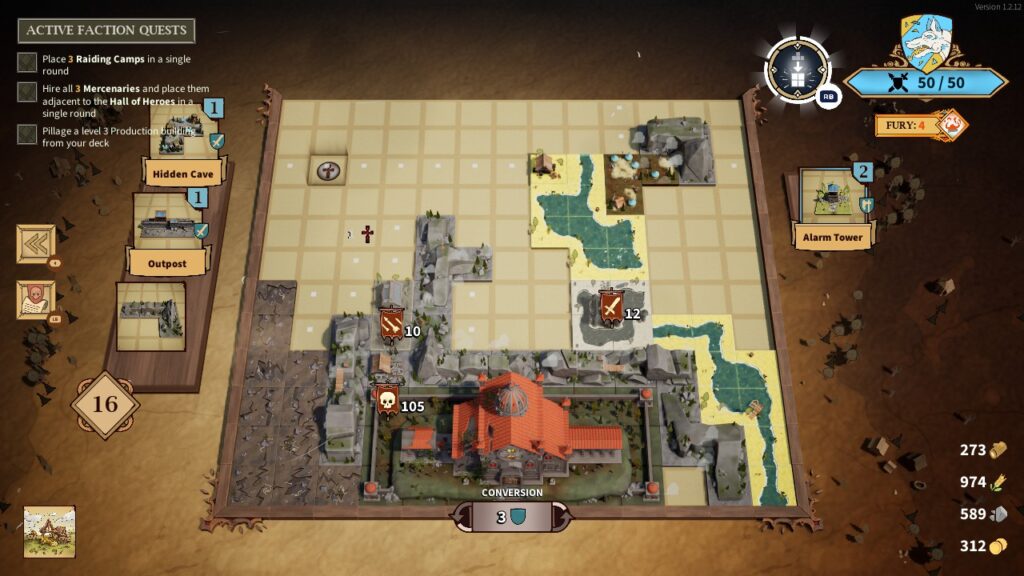Select the arrows banner marked 10
Image resolution: width=1024 pixels, height=576 pixels.
point(391,325)
